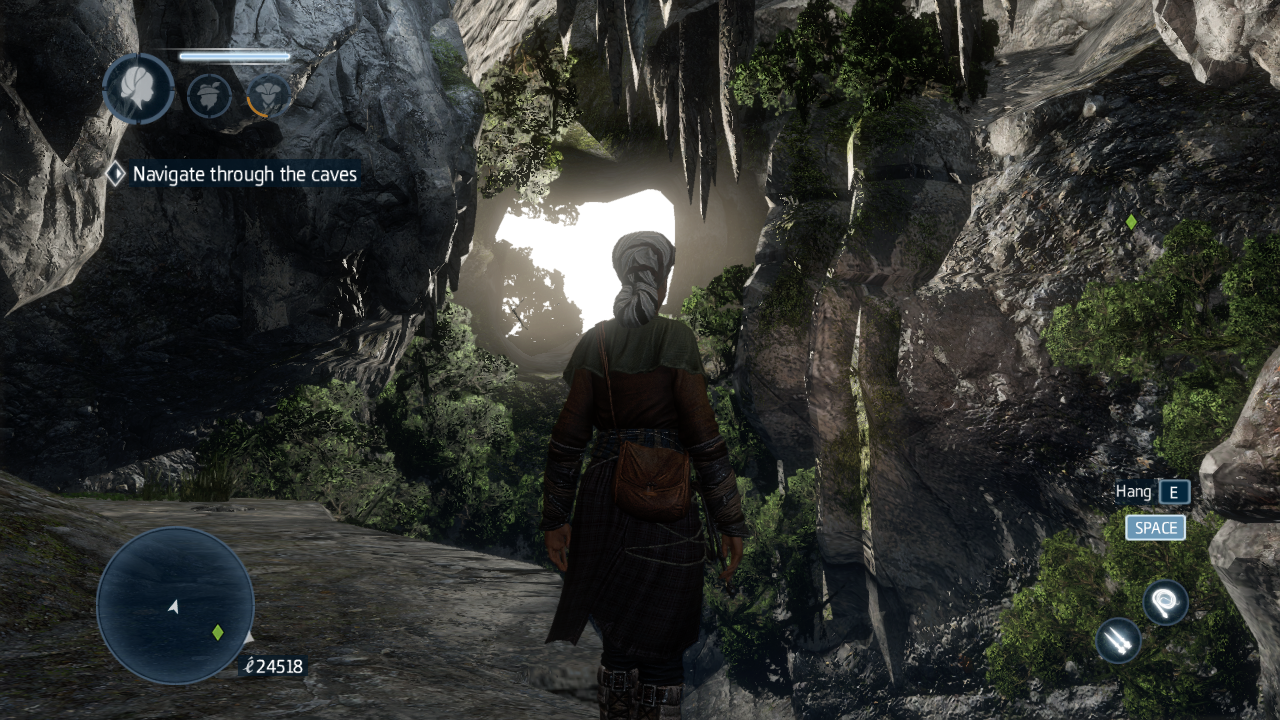Switch to the hooded assassin persona icon
1280x720 pixels.
coord(268,96)
